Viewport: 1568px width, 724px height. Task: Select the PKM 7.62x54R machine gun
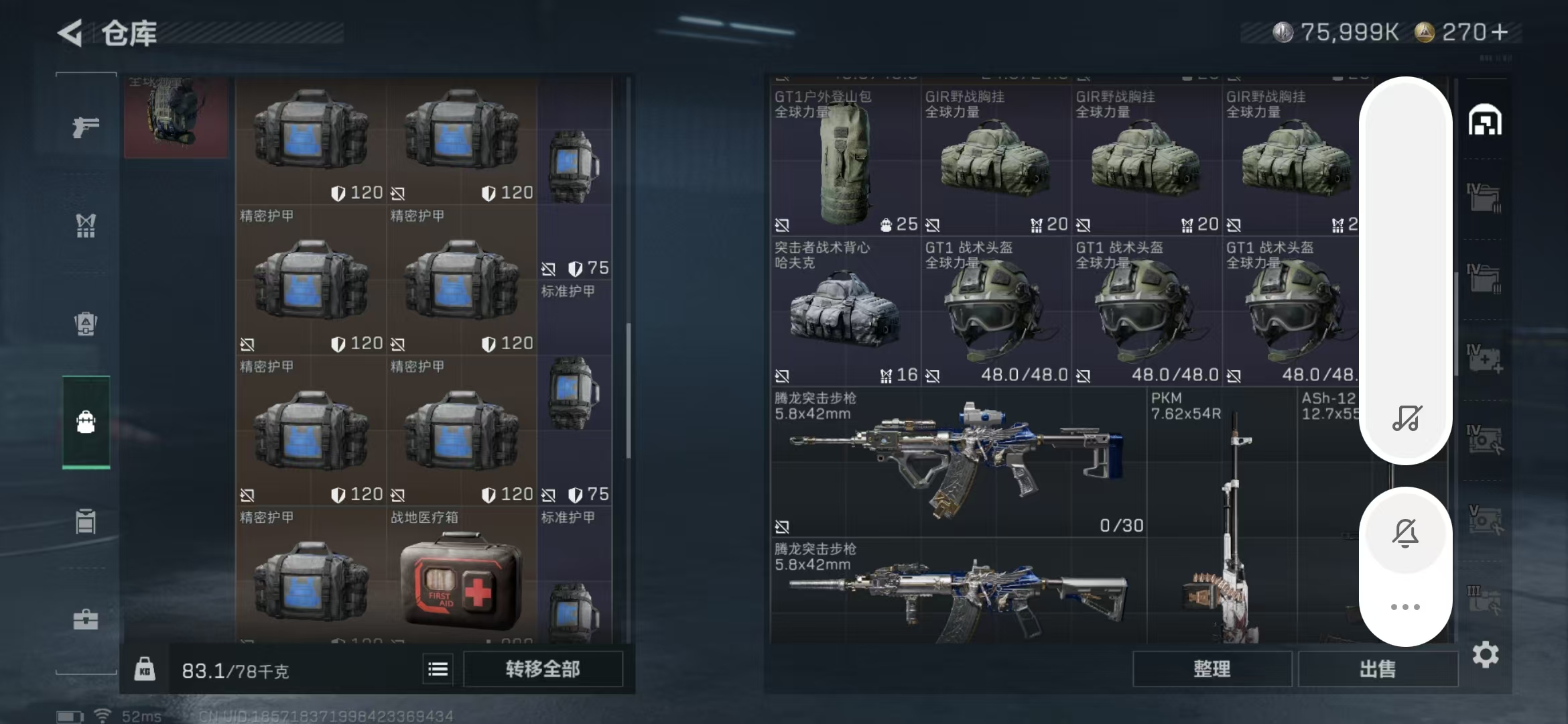pos(1222,516)
